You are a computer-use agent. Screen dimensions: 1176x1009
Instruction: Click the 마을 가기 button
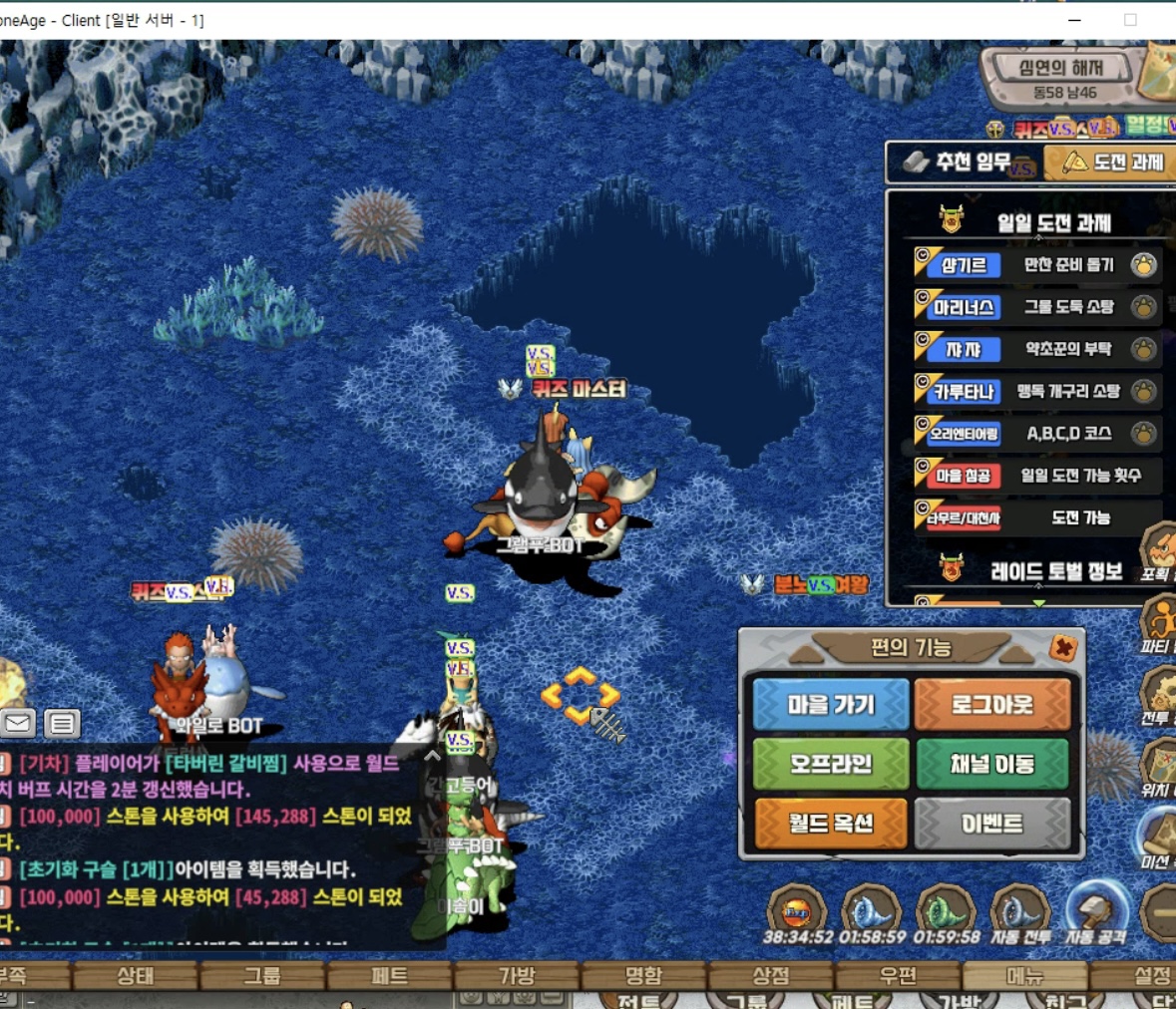point(830,705)
